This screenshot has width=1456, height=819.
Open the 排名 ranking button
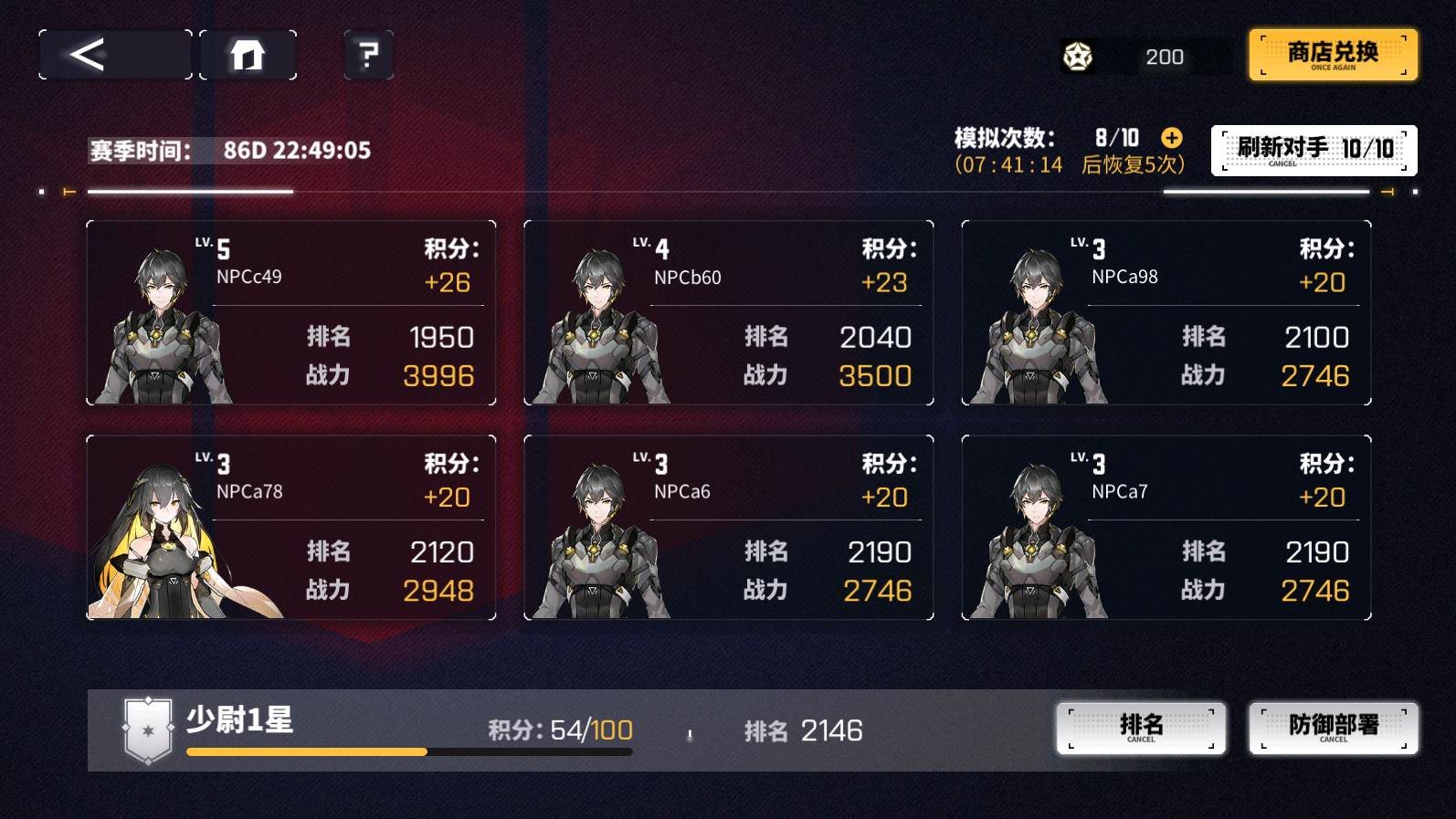[x=1141, y=728]
